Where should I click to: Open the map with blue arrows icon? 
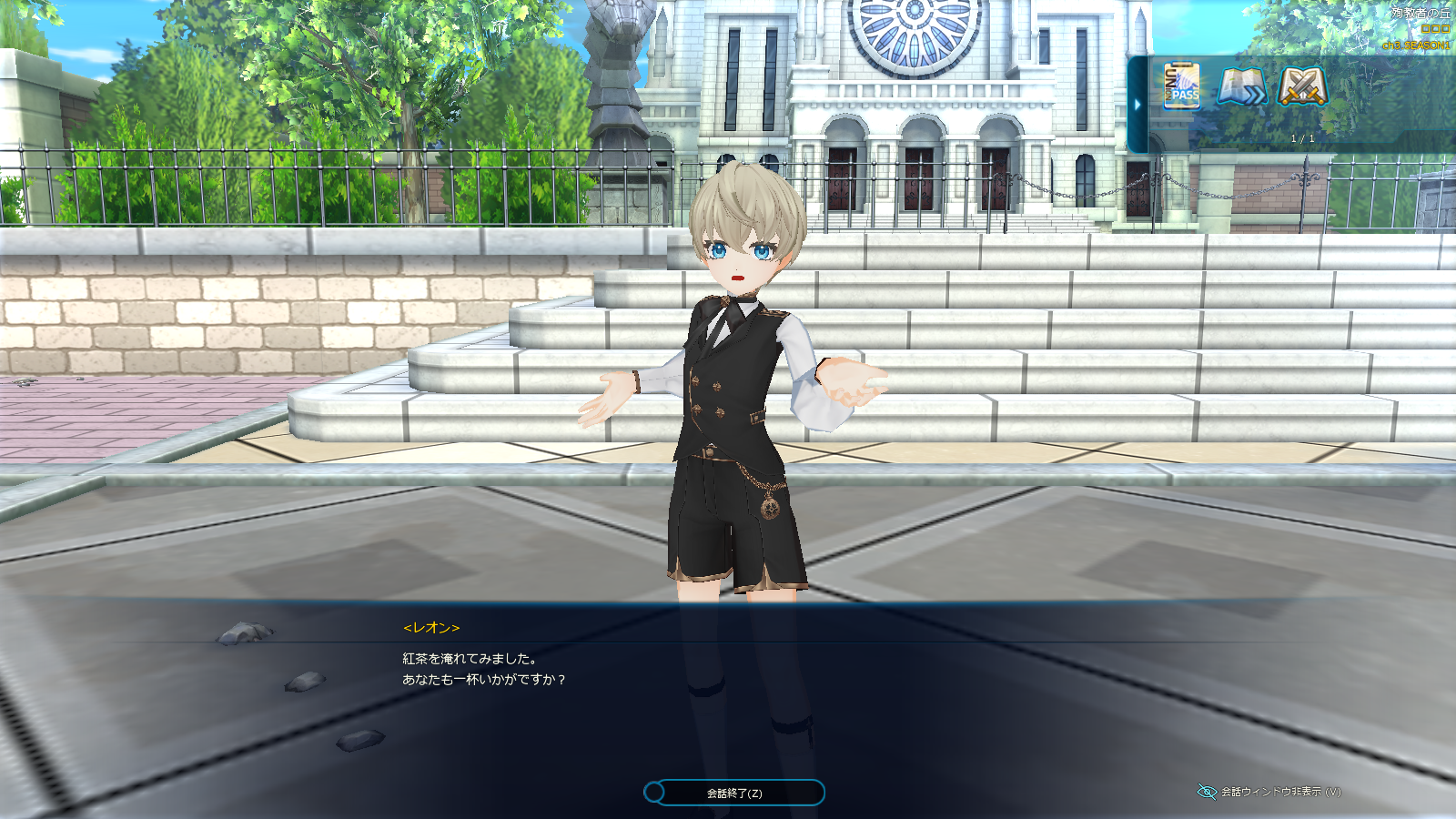(x=1242, y=87)
